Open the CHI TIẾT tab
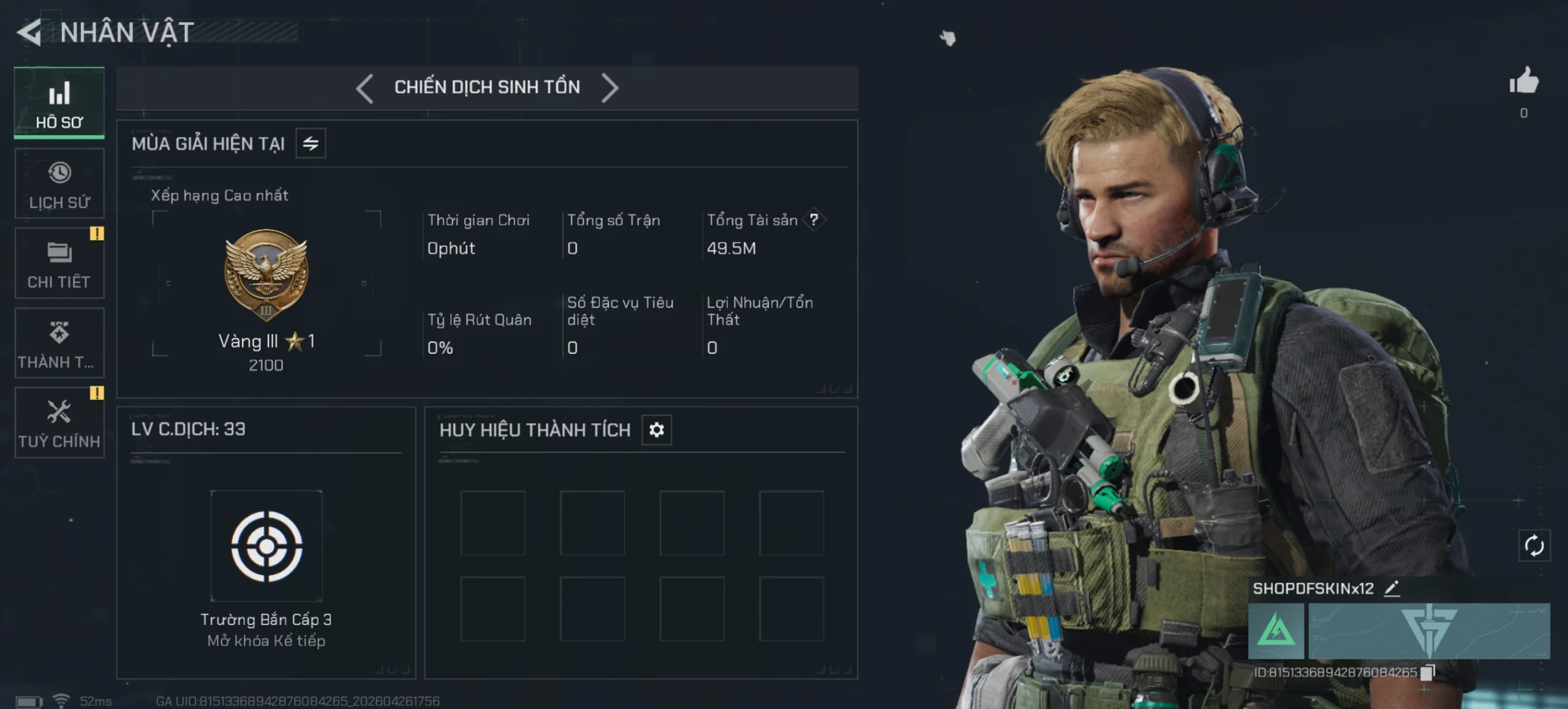The height and width of the screenshot is (709, 1568). click(x=59, y=263)
